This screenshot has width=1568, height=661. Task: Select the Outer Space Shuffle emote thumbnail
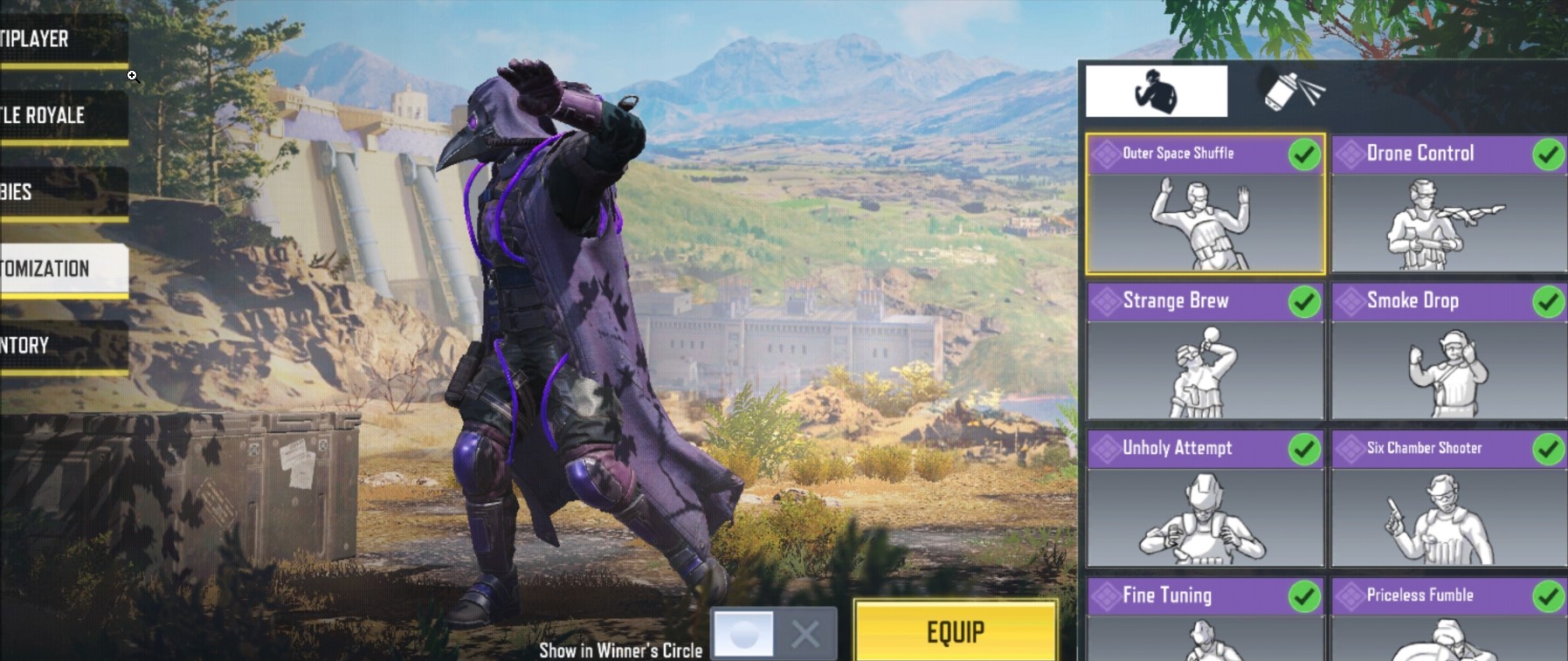[1205, 223]
